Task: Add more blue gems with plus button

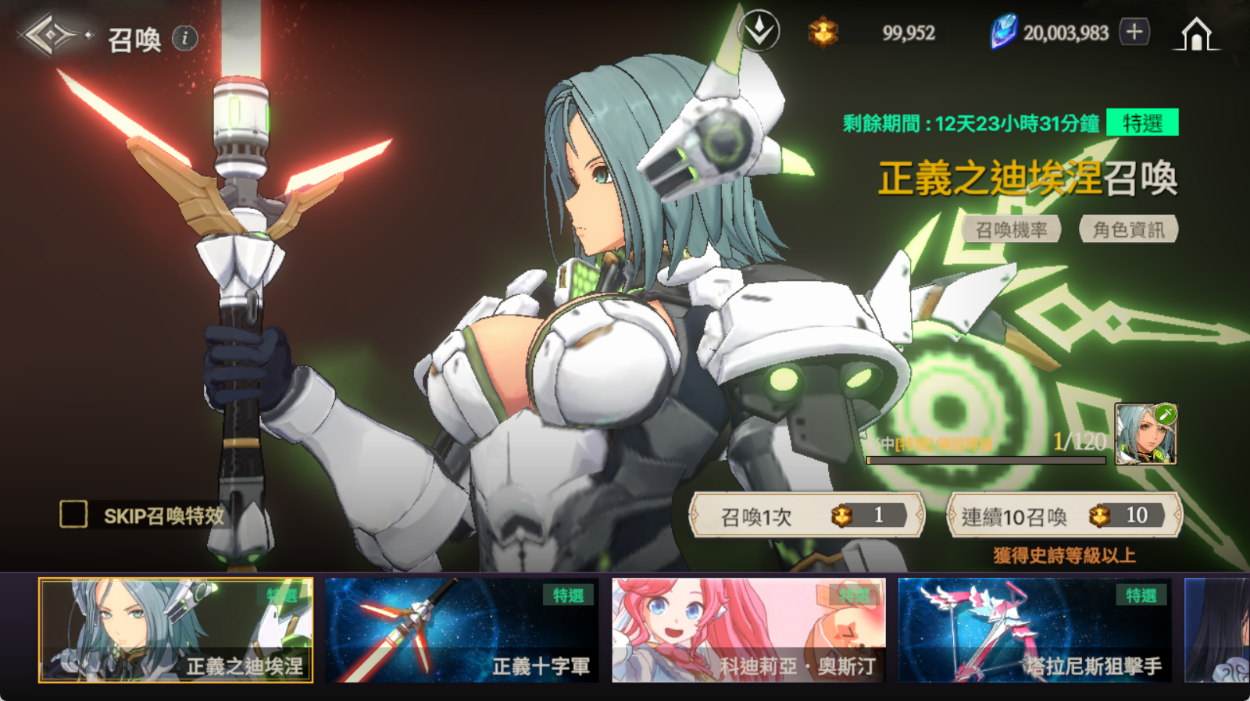Action: click(x=1133, y=32)
